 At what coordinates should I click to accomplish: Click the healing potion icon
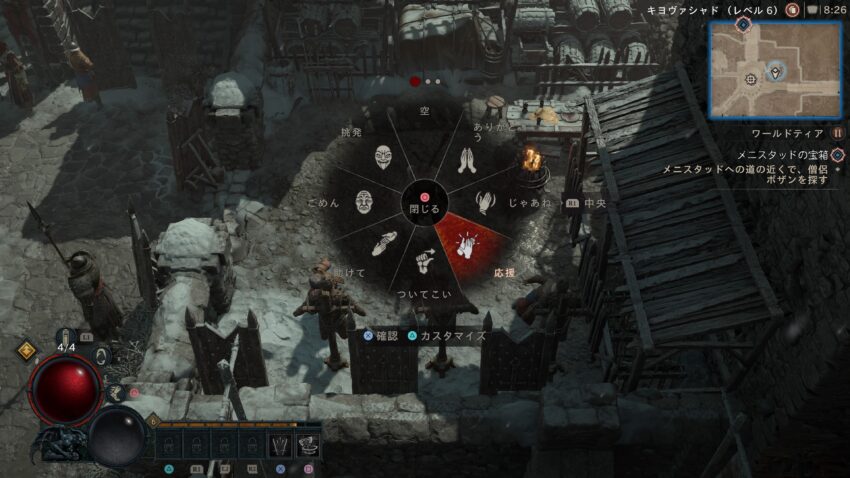[68, 338]
